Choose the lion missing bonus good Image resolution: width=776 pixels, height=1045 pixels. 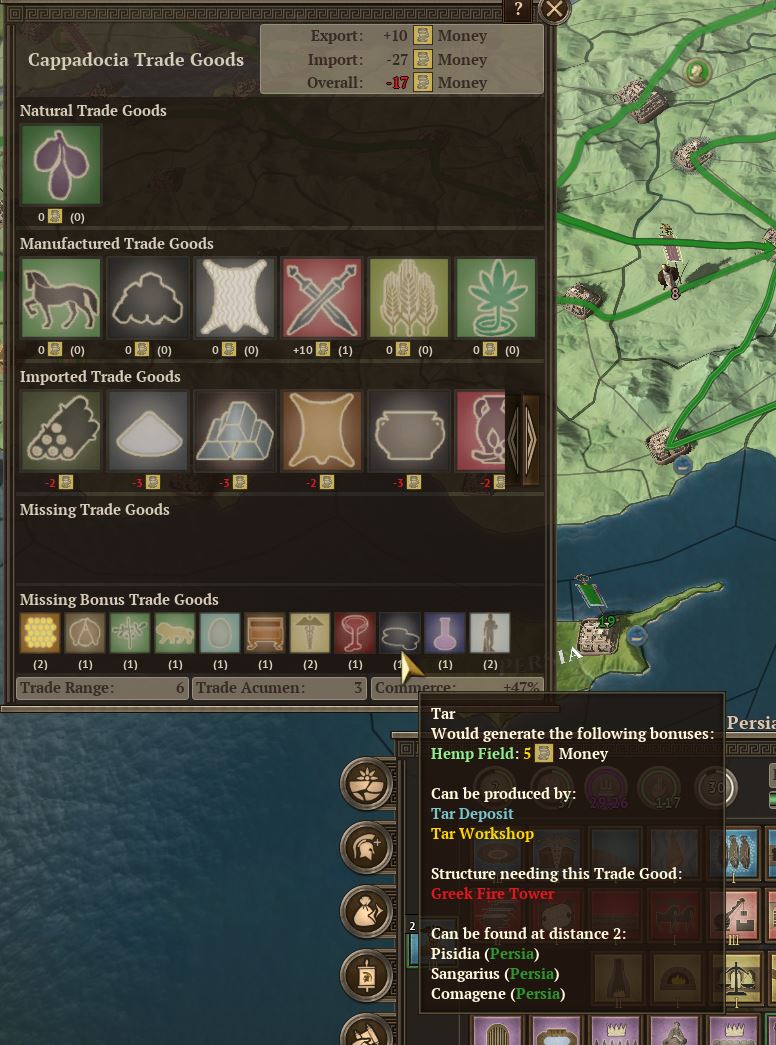[175, 633]
